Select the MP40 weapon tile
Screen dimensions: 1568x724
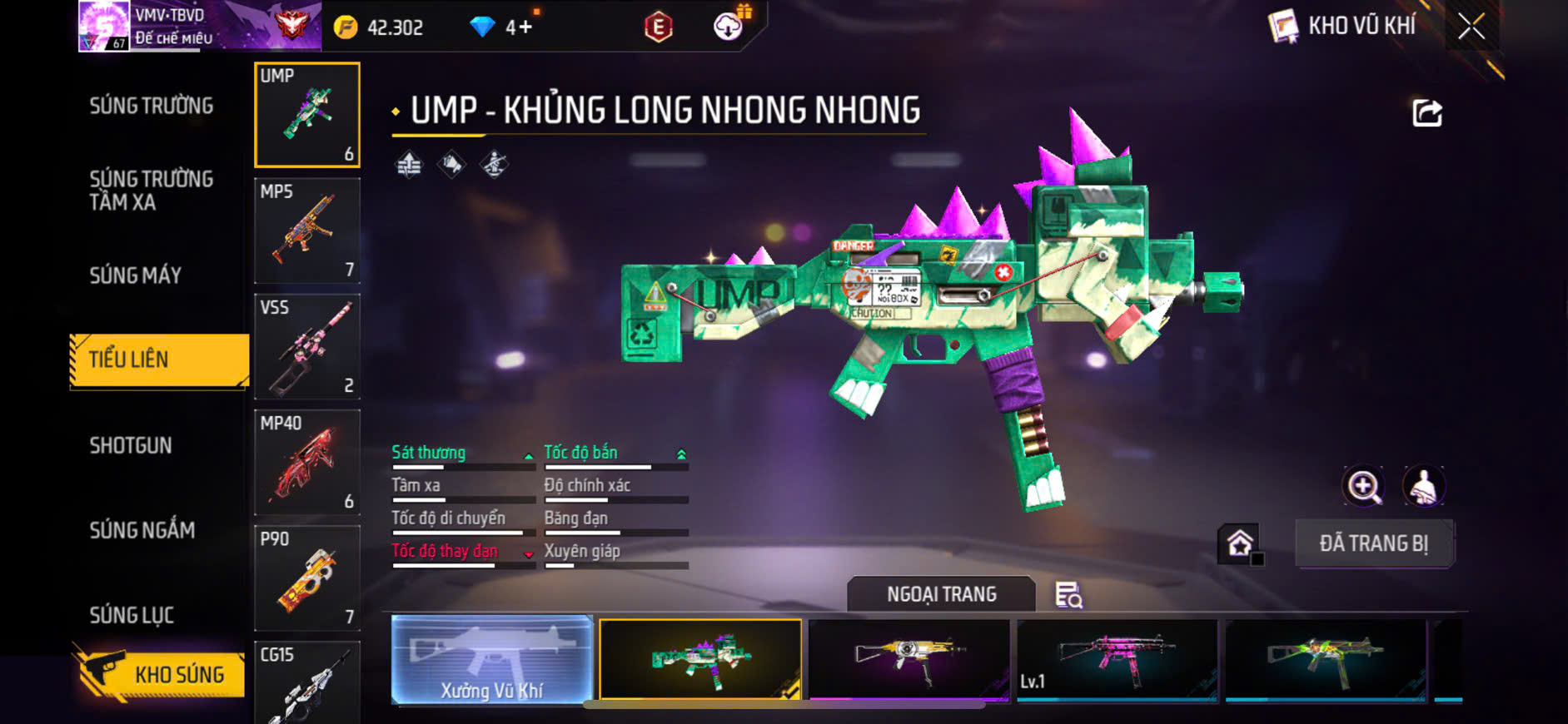pos(306,462)
